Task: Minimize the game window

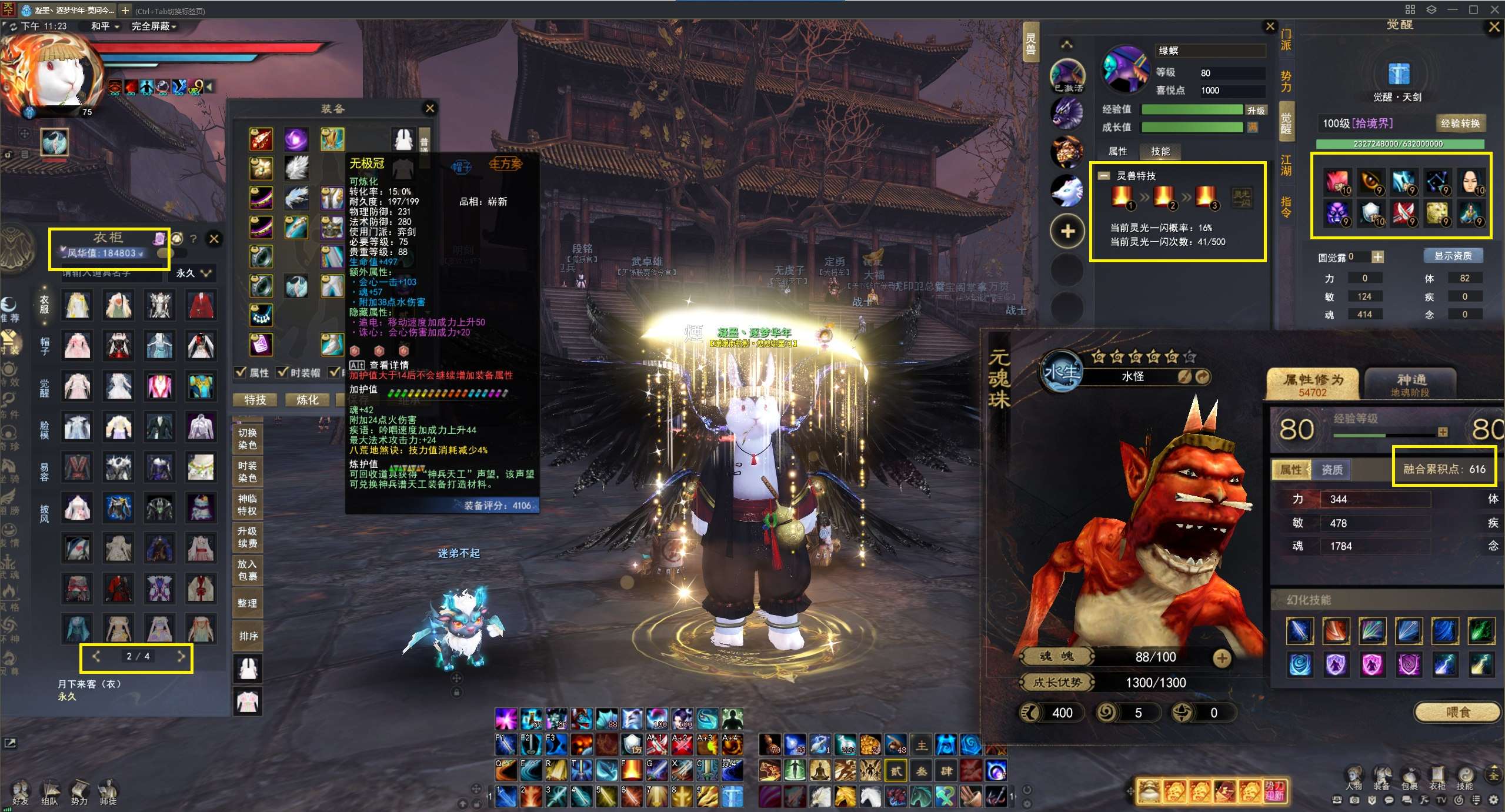Action: [1453, 9]
